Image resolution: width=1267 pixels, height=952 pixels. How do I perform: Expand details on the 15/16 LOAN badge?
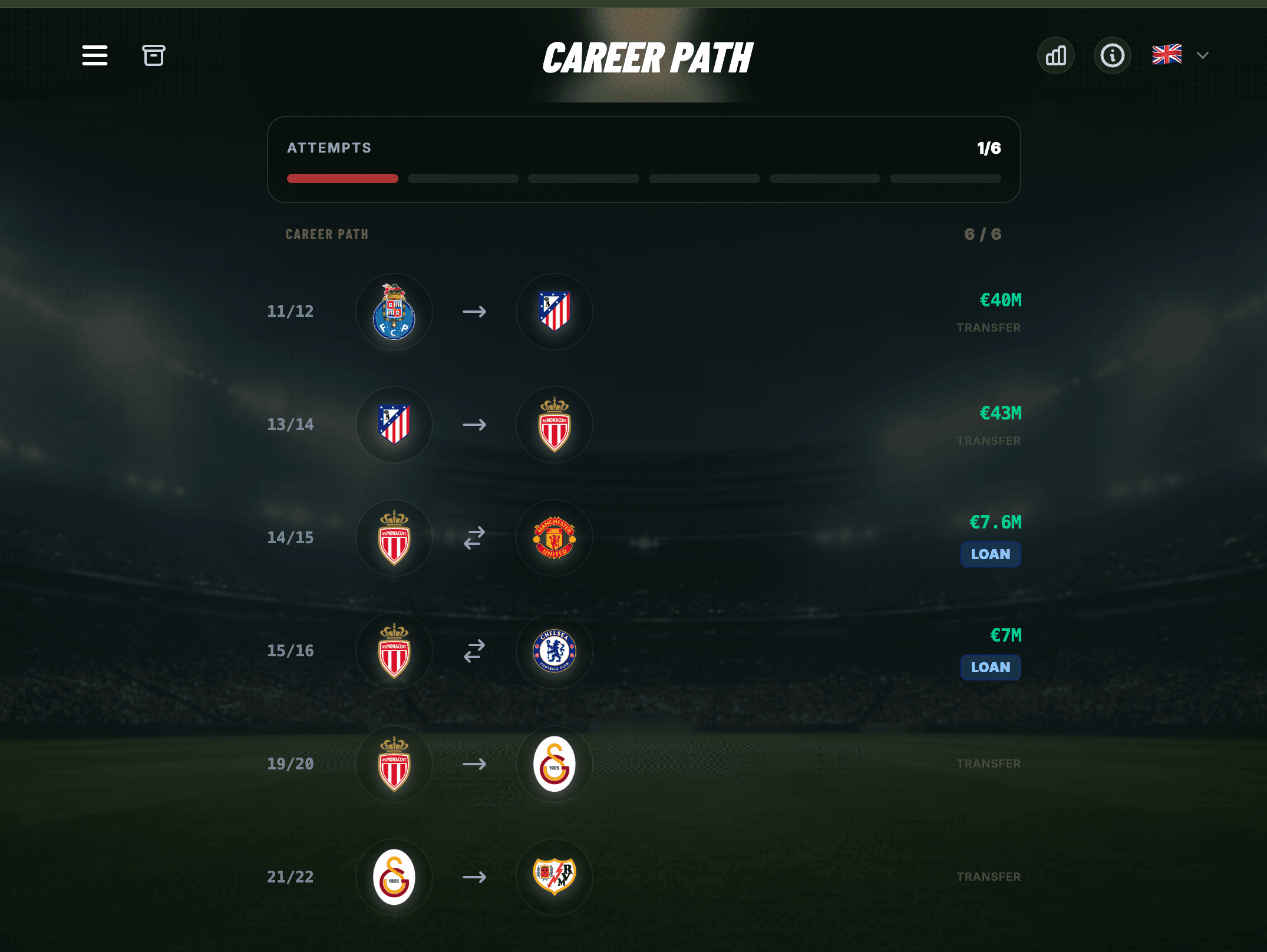(990, 667)
